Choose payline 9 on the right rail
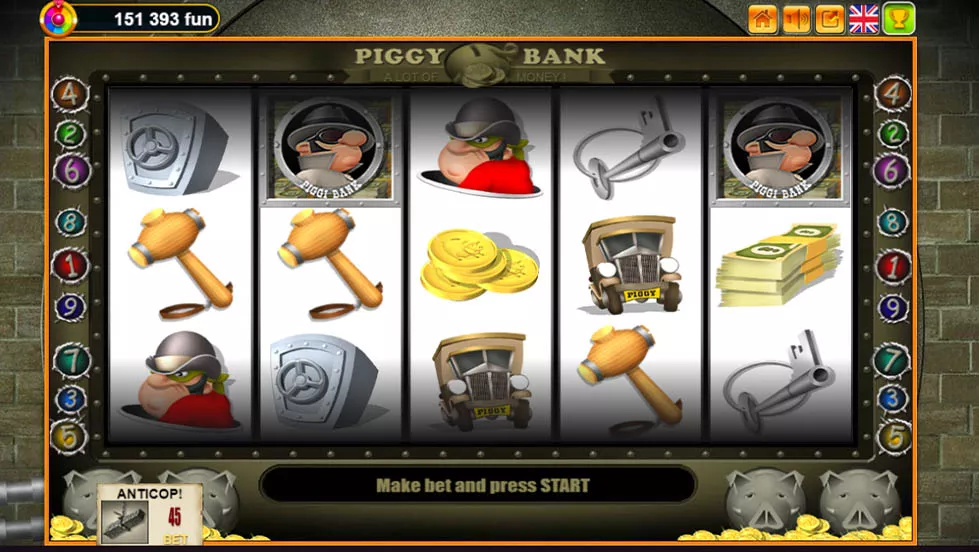The height and width of the screenshot is (552, 979). pos(892,307)
